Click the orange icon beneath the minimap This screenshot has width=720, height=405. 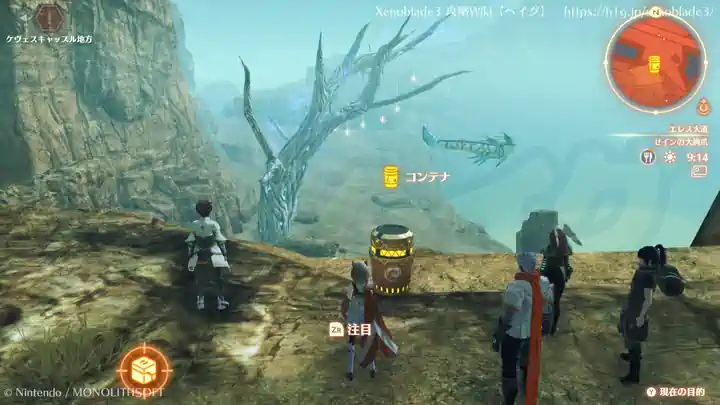coord(703,106)
